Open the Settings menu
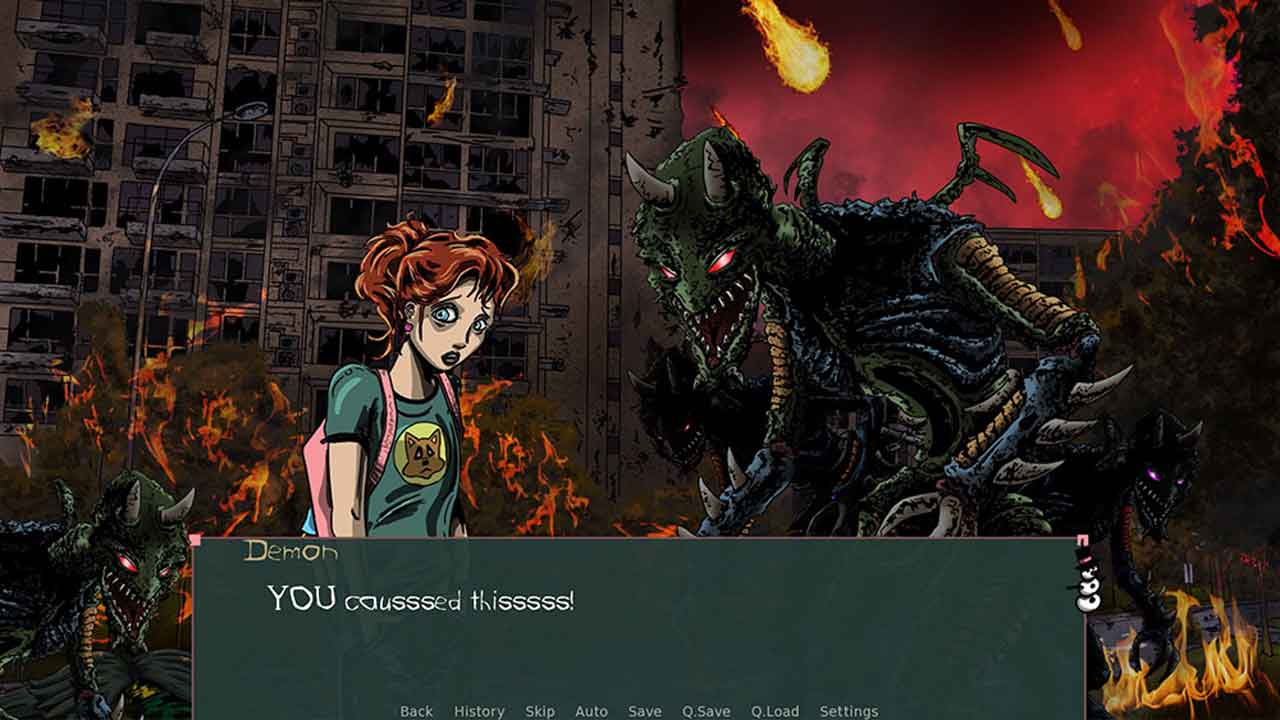1280x720 pixels. point(849,711)
